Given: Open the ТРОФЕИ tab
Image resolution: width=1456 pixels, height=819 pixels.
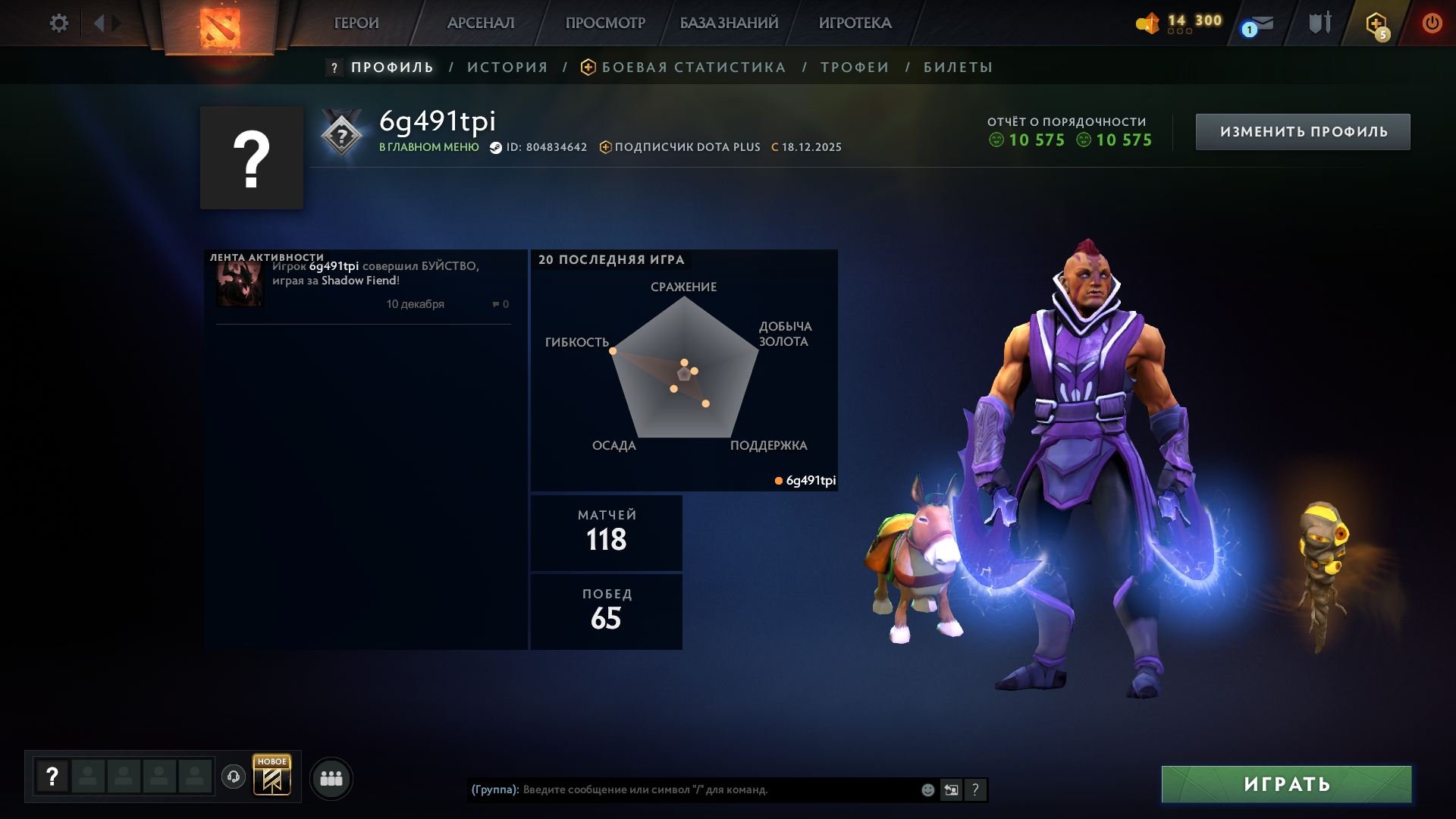Looking at the screenshot, I should click(852, 67).
